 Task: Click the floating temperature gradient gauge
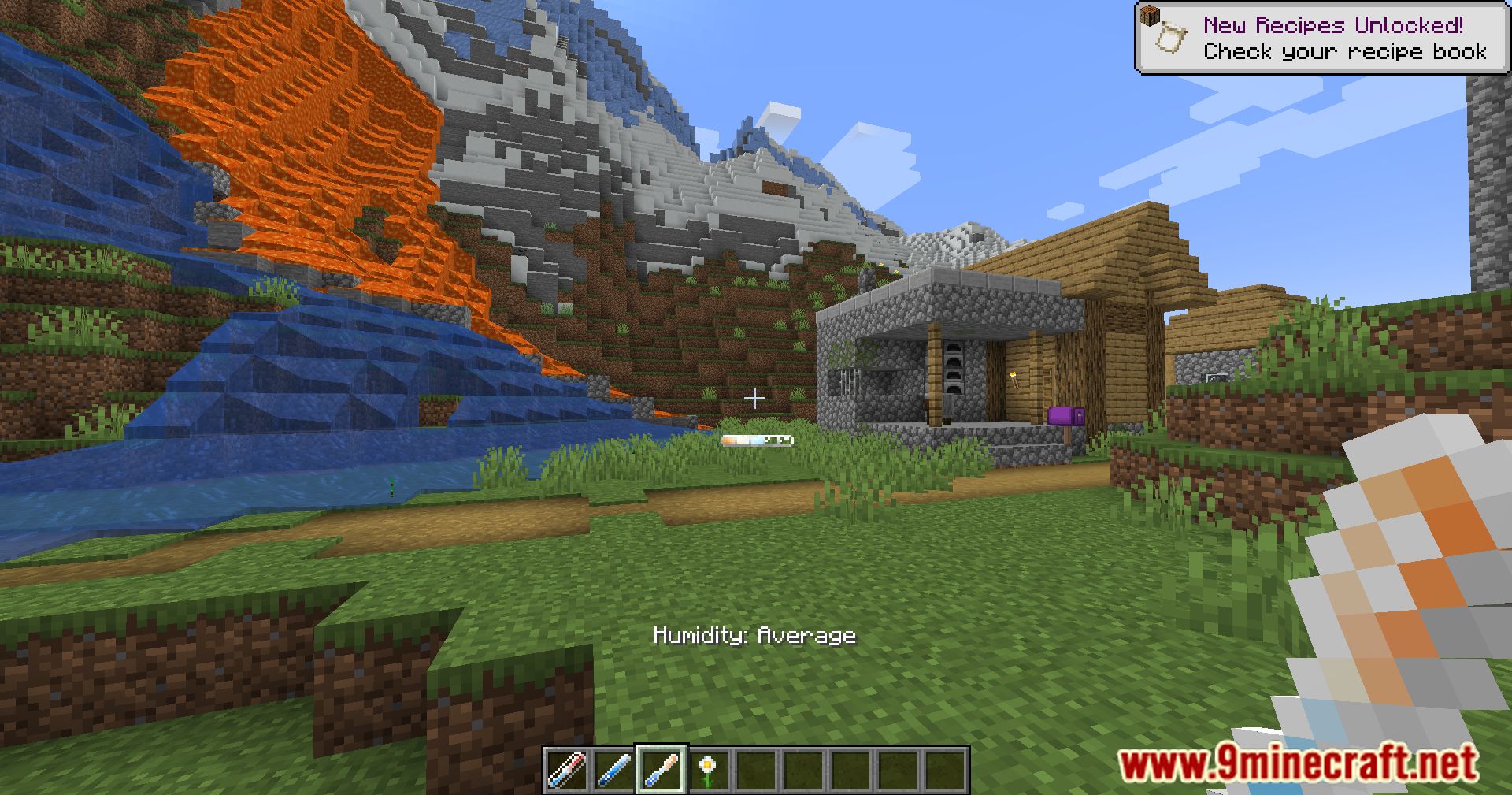(x=758, y=441)
